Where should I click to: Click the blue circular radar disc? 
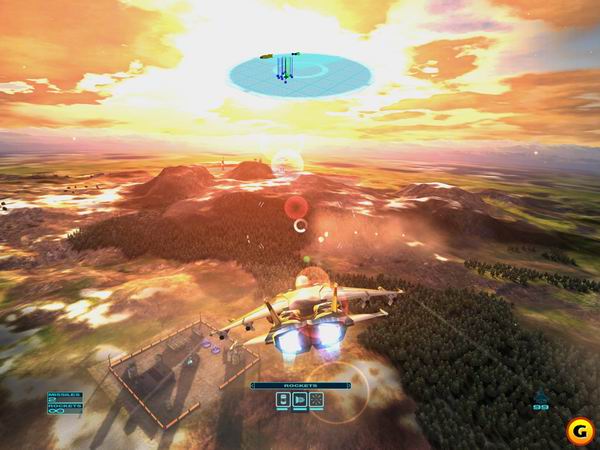(300, 72)
